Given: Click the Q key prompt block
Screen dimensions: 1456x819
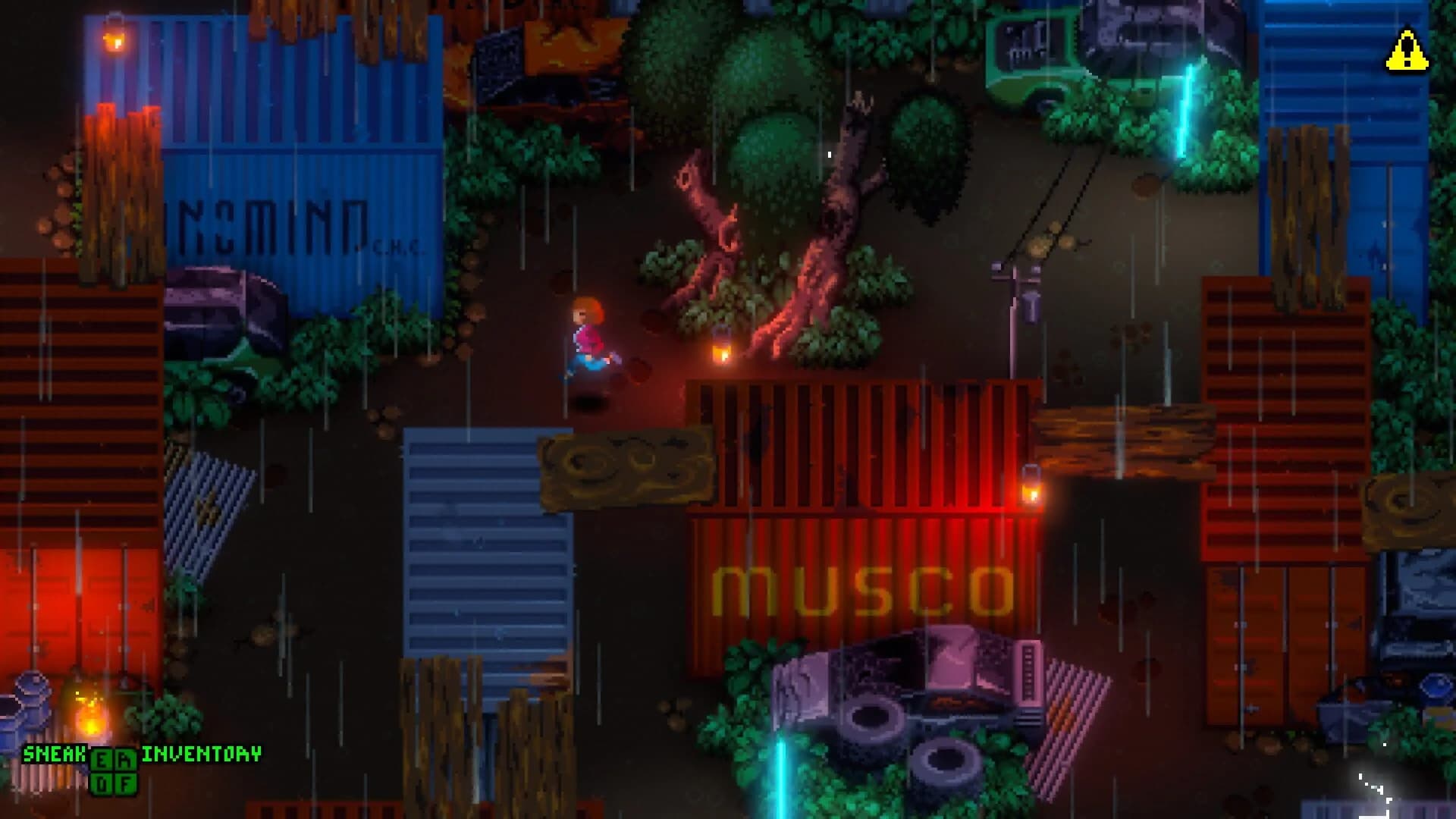Looking at the screenshot, I should coord(101,783).
